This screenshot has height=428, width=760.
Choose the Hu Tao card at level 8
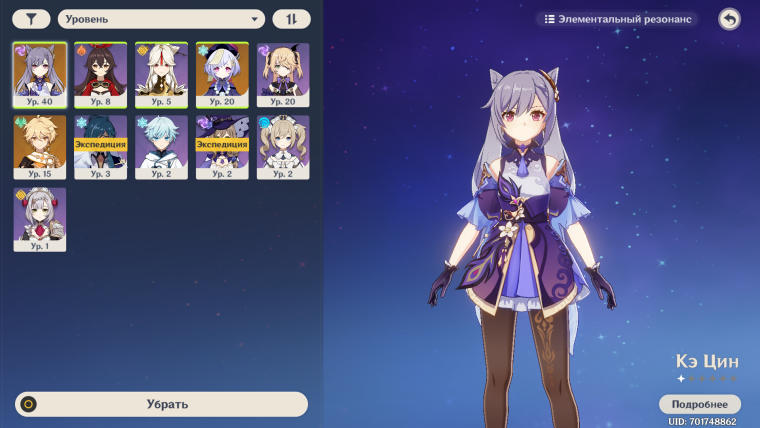point(101,75)
